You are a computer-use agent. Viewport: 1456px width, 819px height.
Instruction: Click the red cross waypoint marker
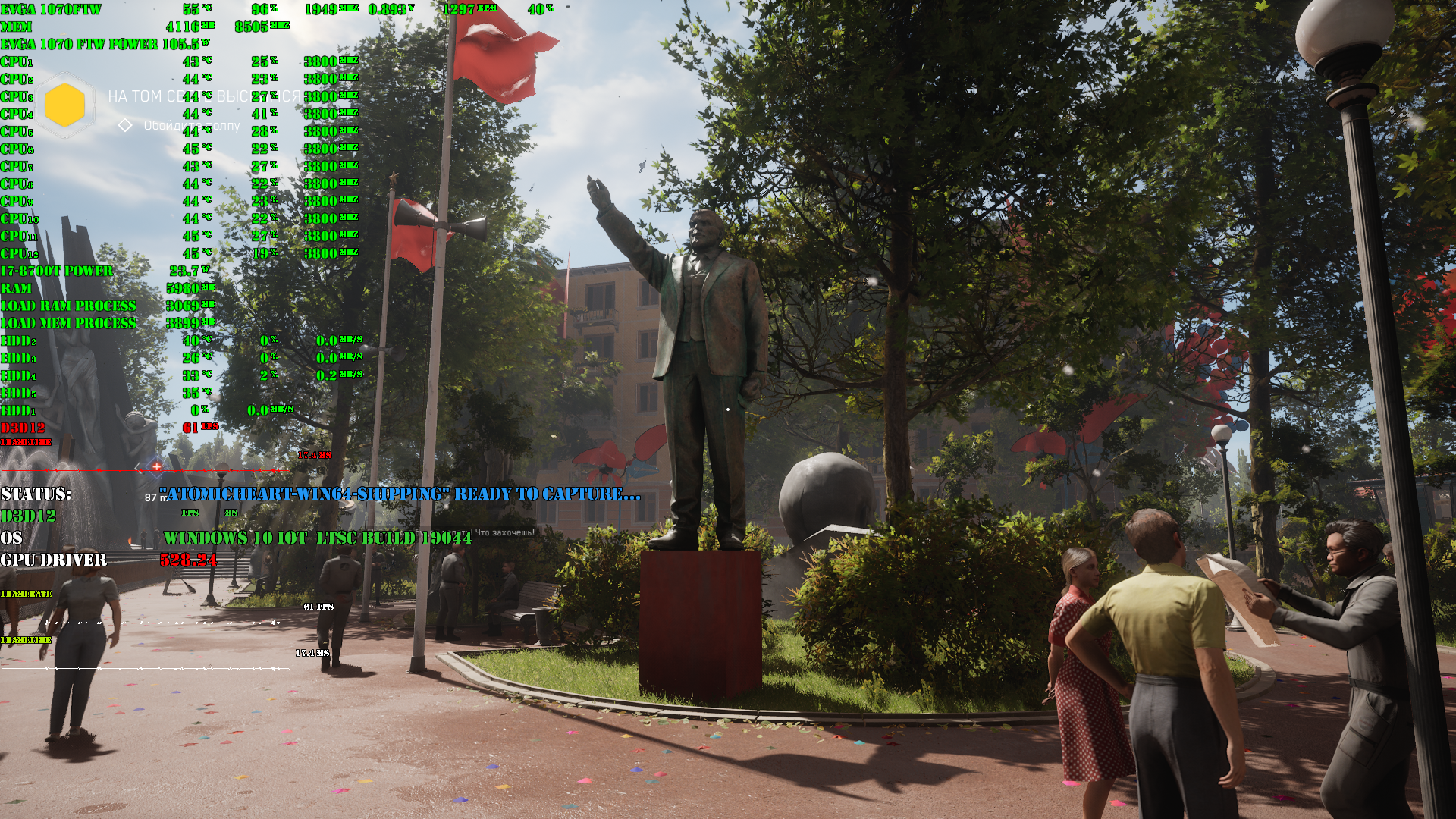pyautogui.click(x=156, y=466)
